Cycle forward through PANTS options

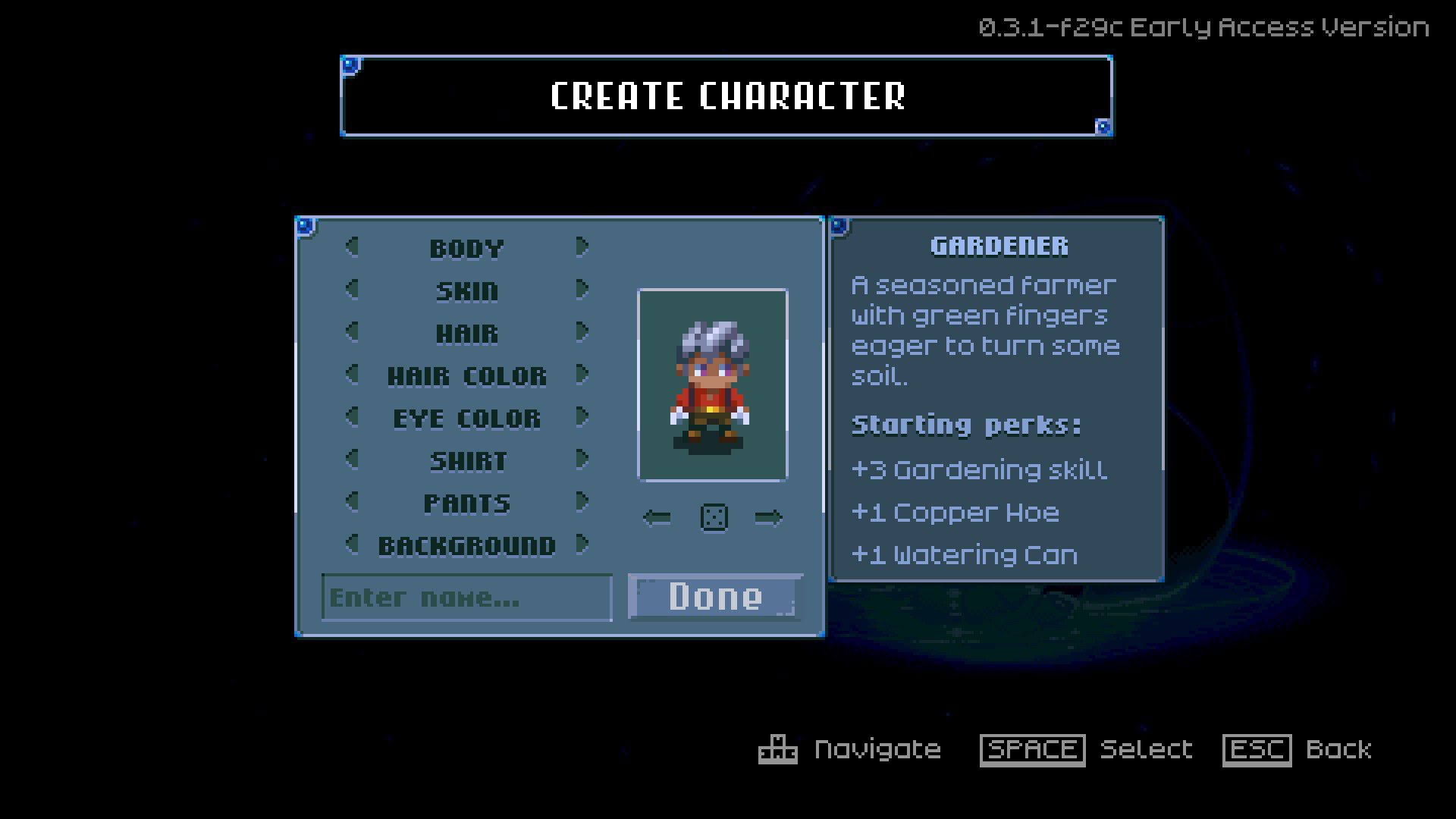(582, 502)
